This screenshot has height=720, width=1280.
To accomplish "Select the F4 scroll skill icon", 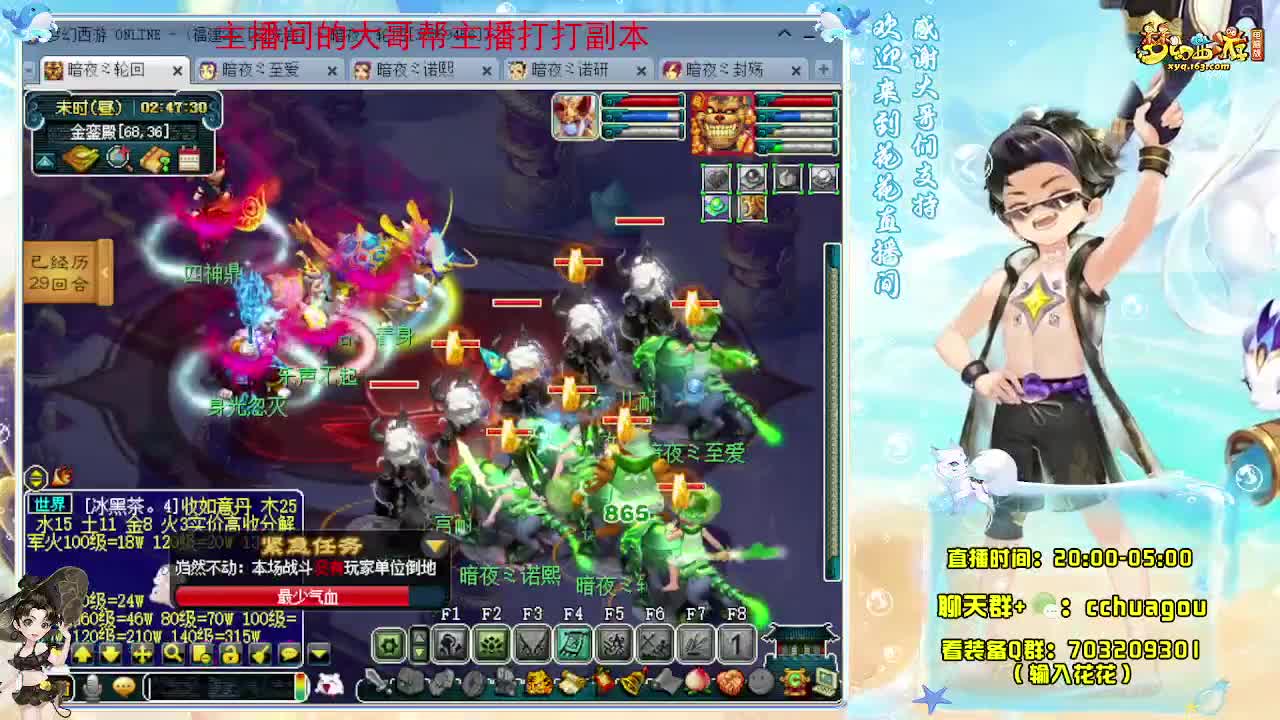I will click(573, 641).
